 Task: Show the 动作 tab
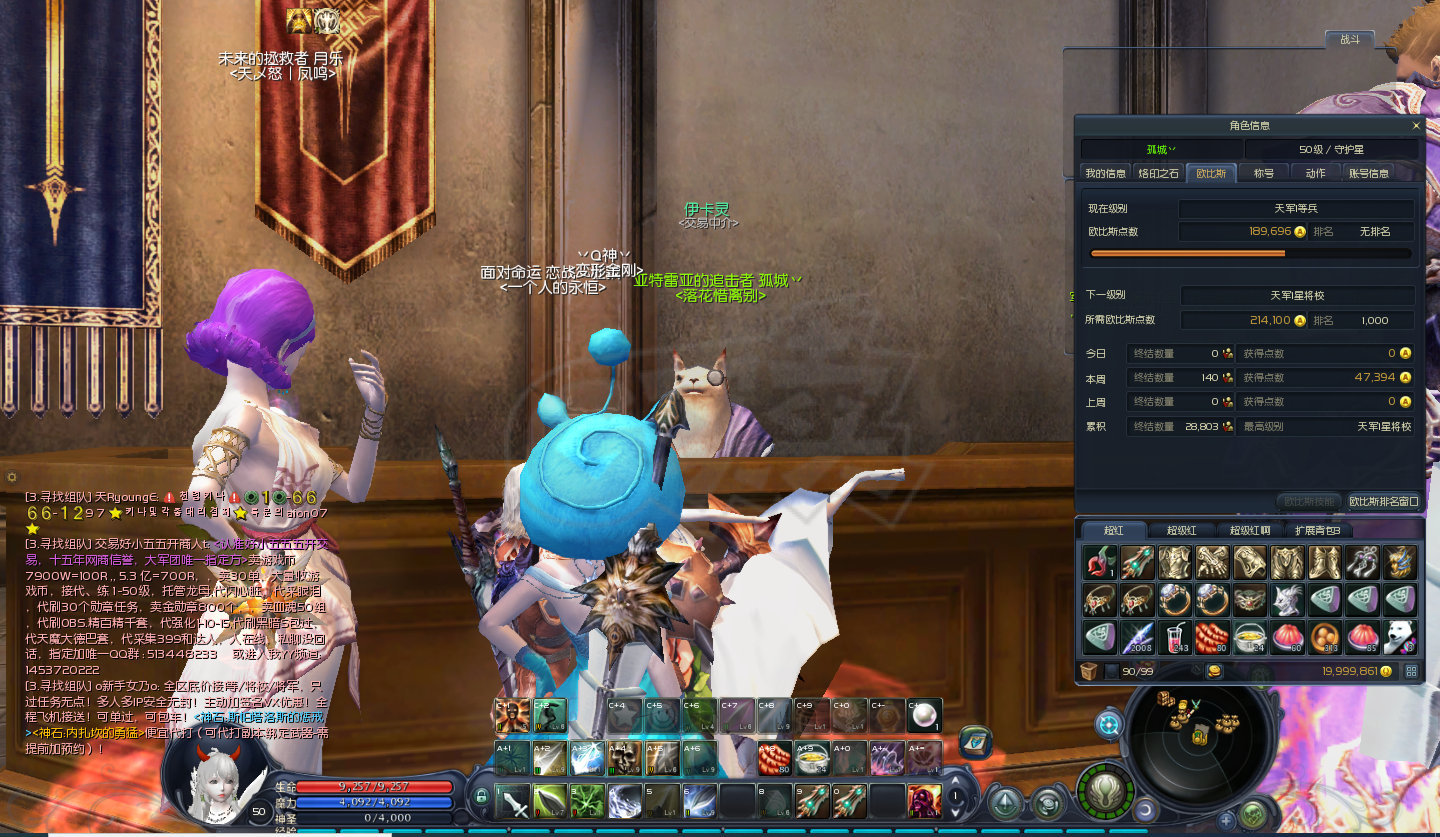click(x=1315, y=173)
